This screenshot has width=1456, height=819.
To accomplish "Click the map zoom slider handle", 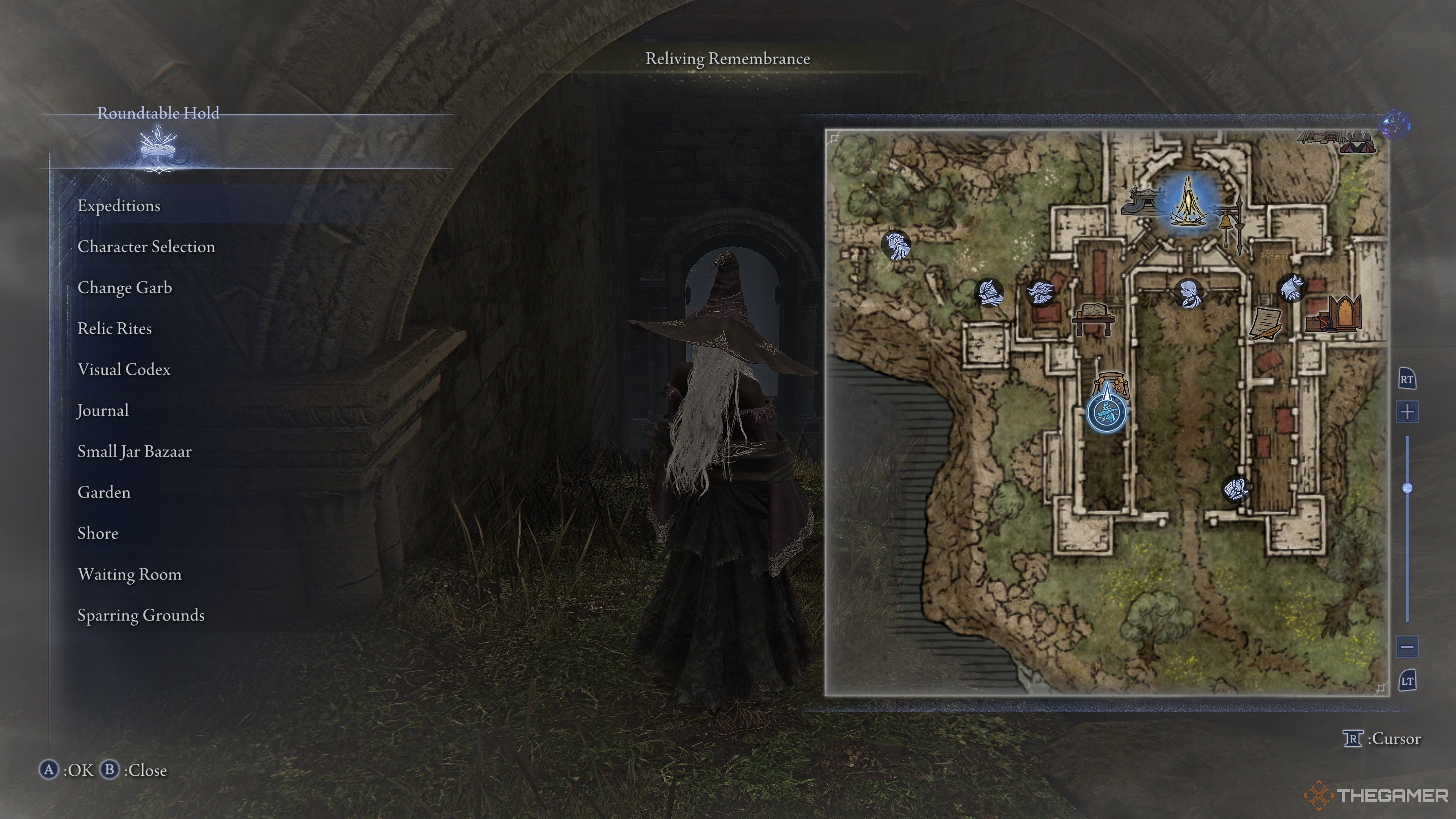I will click(x=1407, y=488).
